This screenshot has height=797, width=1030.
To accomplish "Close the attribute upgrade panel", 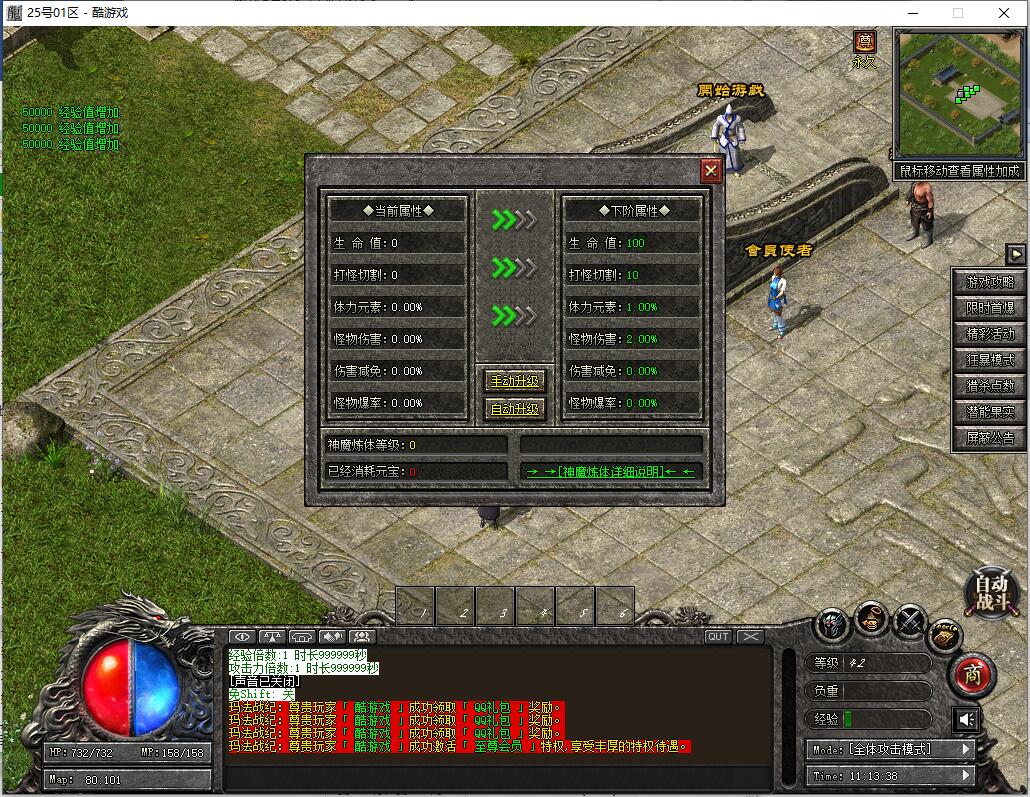I will [711, 171].
